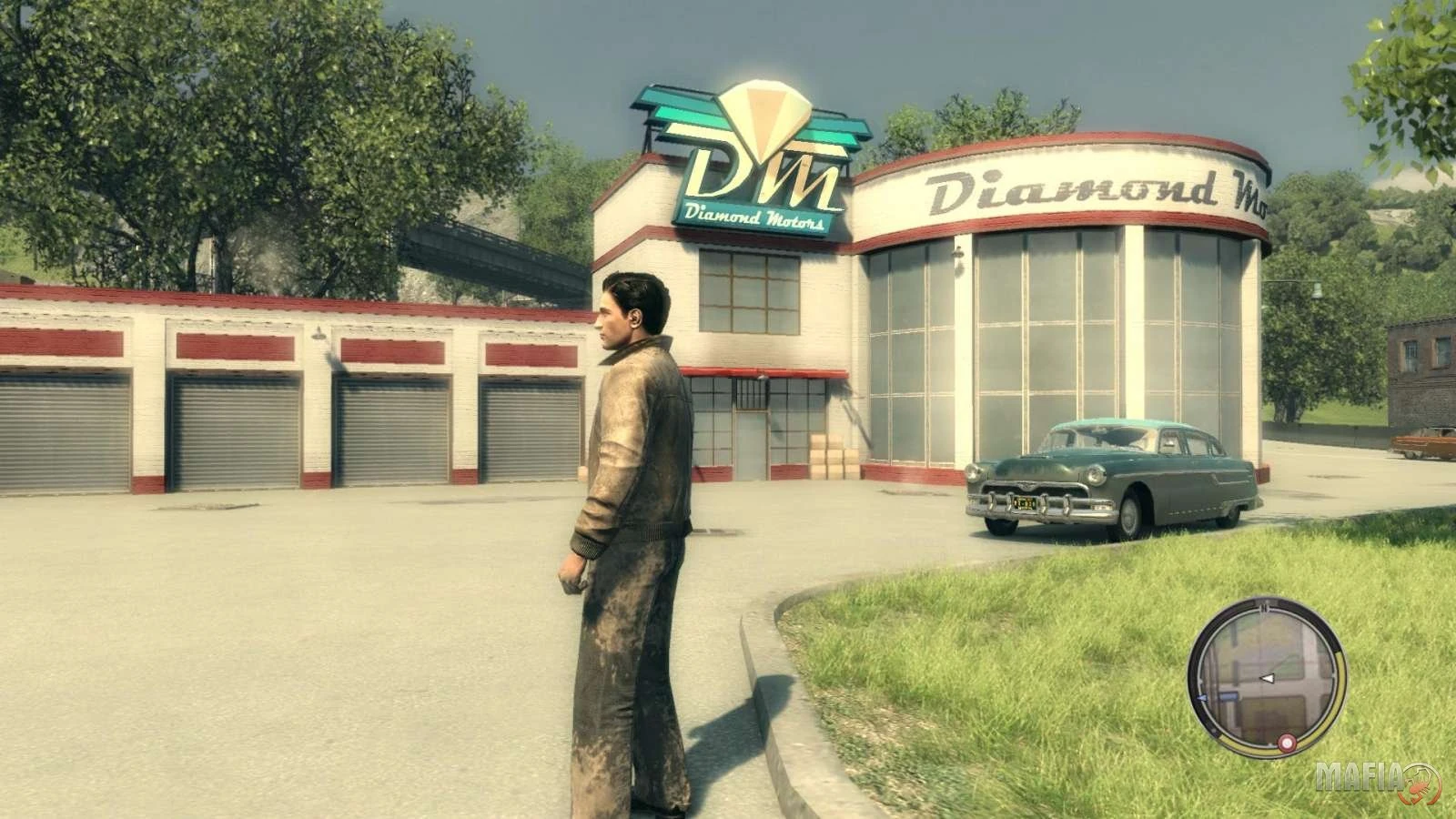Viewport: 1456px width, 819px height.
Task: Click the yellow license plate on the sedan
Action: coord(1024,503)
